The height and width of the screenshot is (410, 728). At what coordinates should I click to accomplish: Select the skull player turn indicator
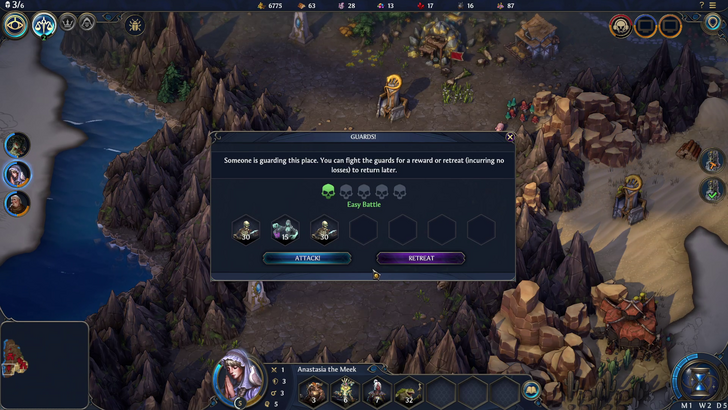click(621, 24)
